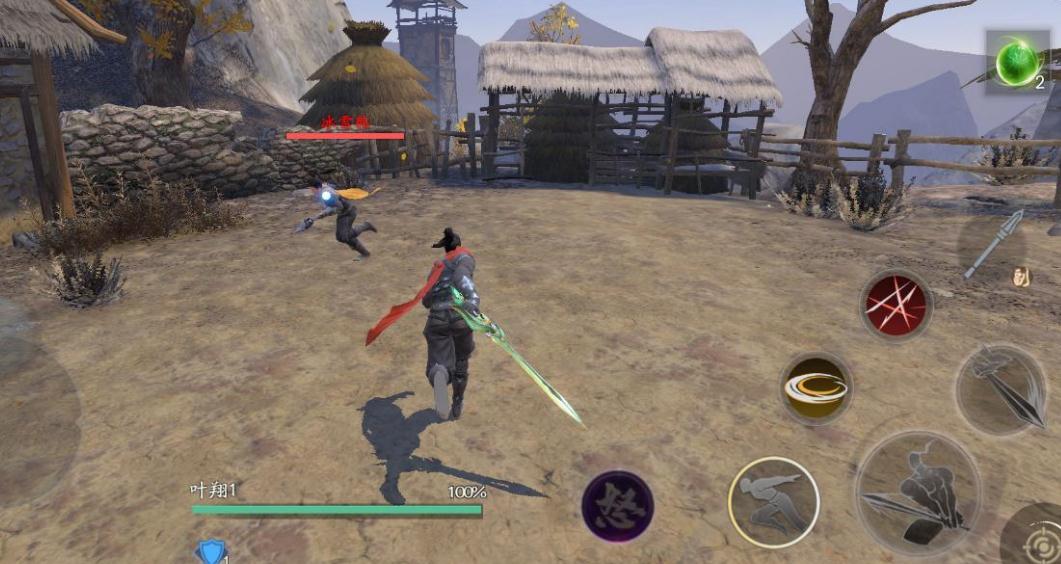The width and height of the screenshot is (1061, 564).
Task: Switch to the spear weapon
Action: 993,245
